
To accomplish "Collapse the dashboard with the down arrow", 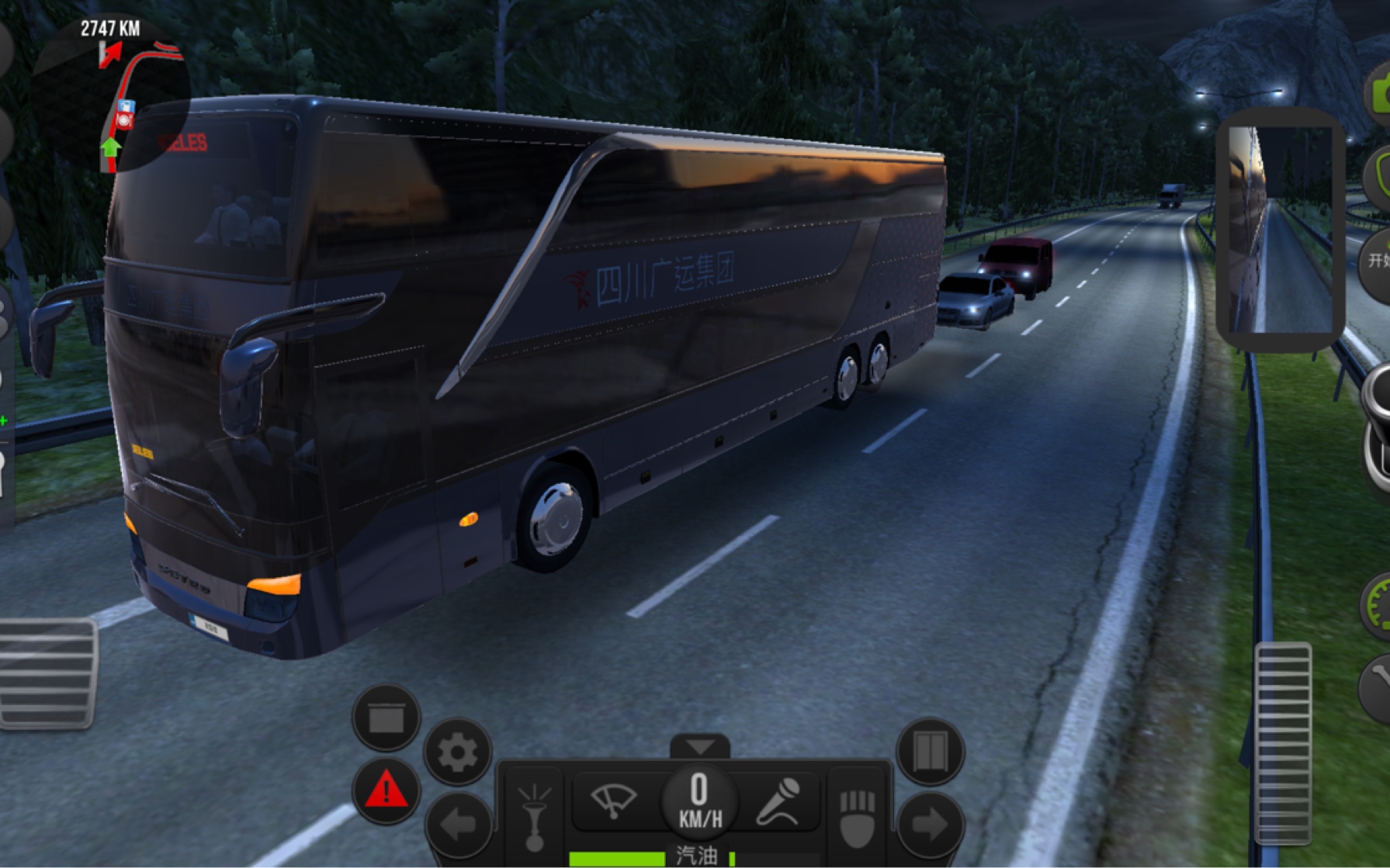I will [700, 747].
